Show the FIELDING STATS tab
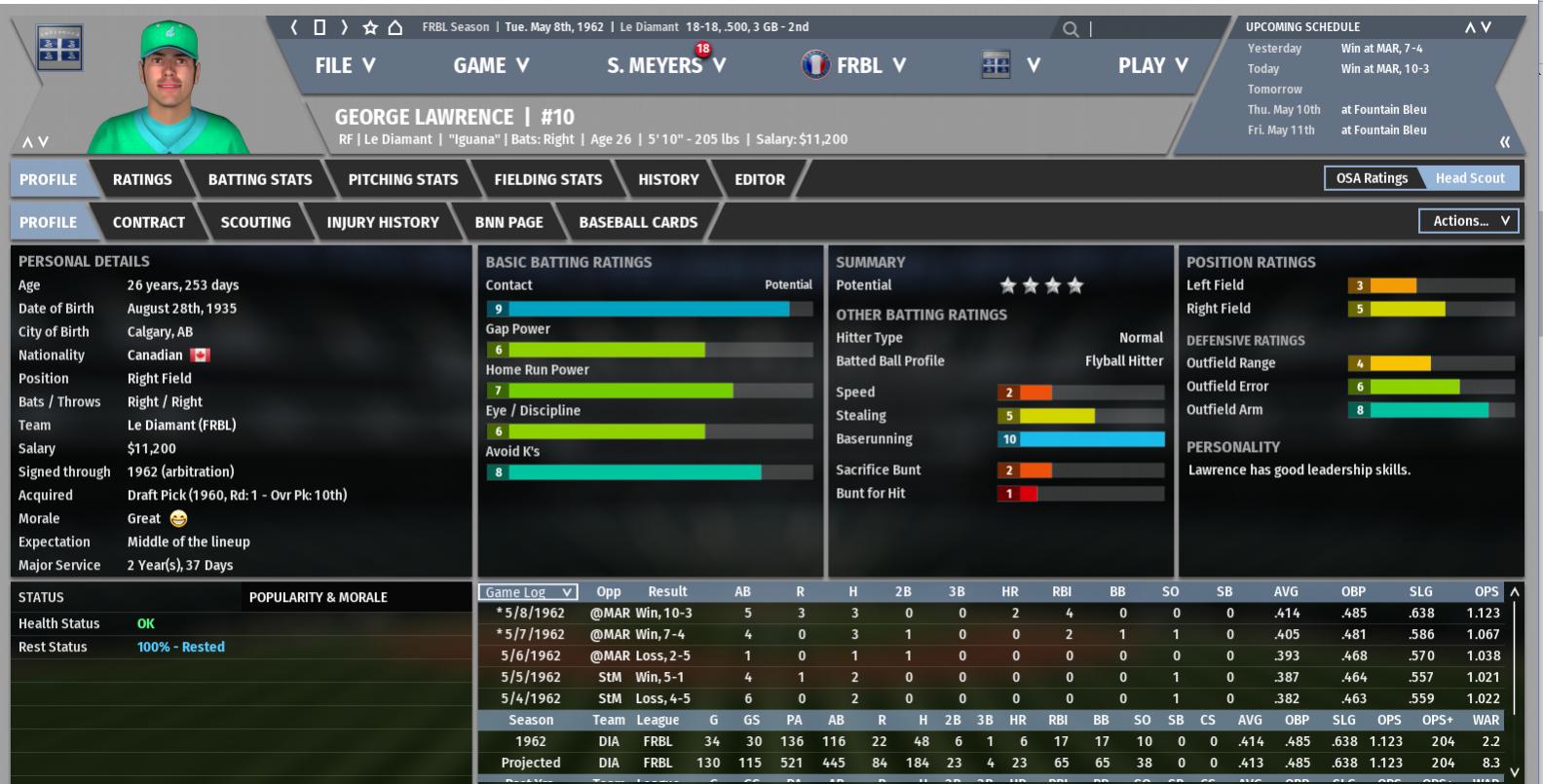This screenshot has height=784, width=1543. (547, 179)
